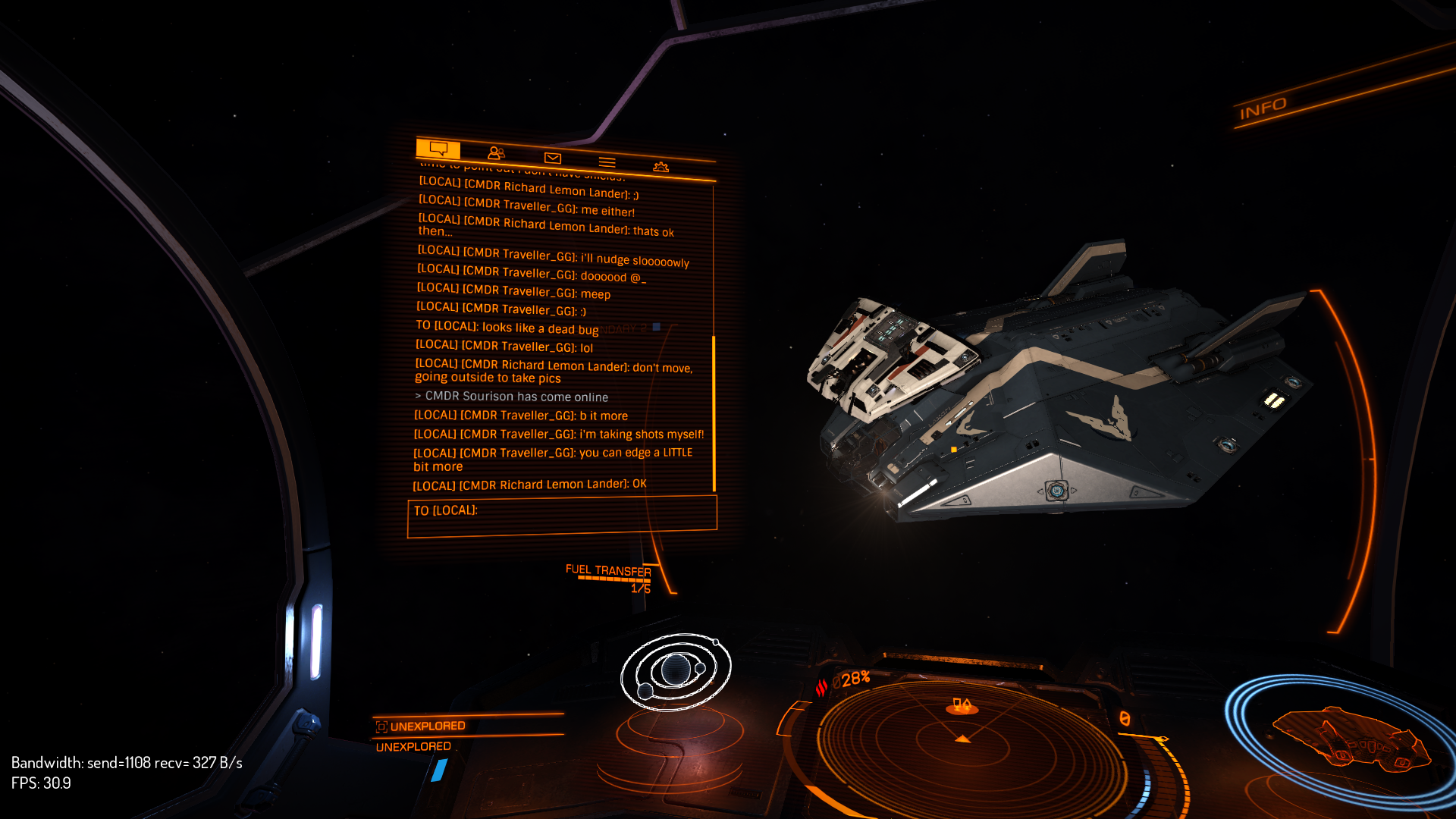Switch to the chat speech-bubble tab
Viewport: 1456px width, 819px height.
[x=438, y=148]
